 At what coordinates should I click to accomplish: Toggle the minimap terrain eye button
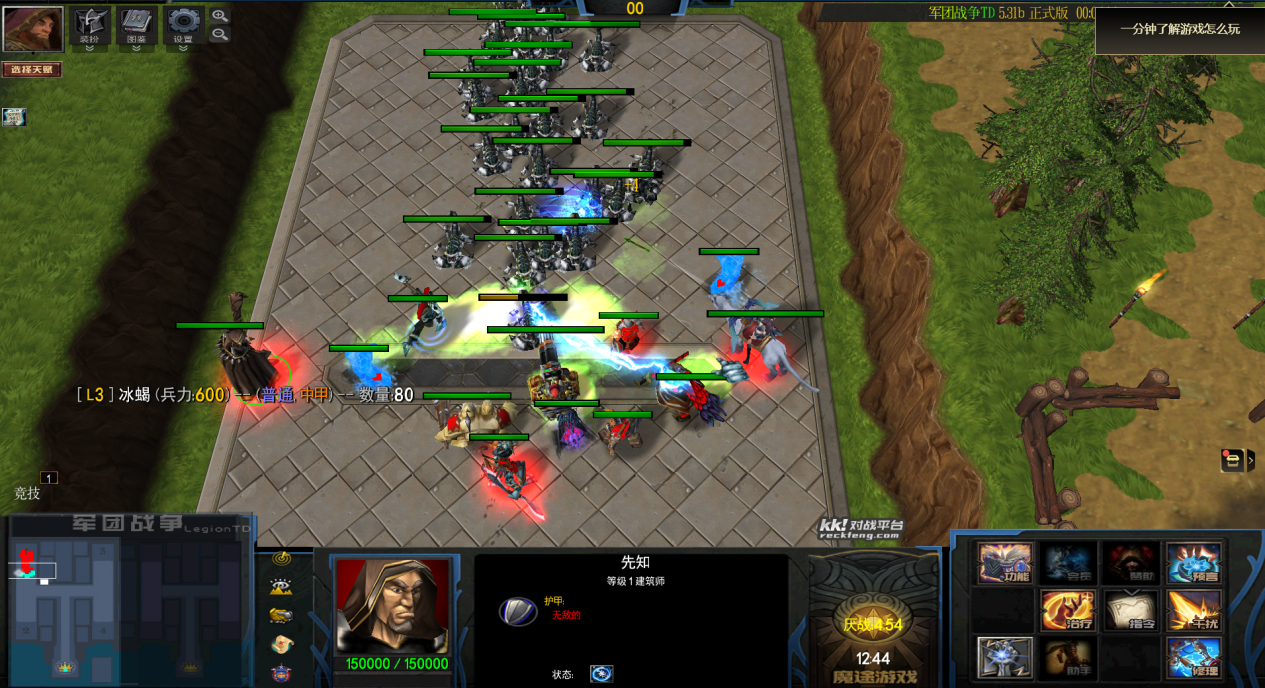(x=281, y=587)
